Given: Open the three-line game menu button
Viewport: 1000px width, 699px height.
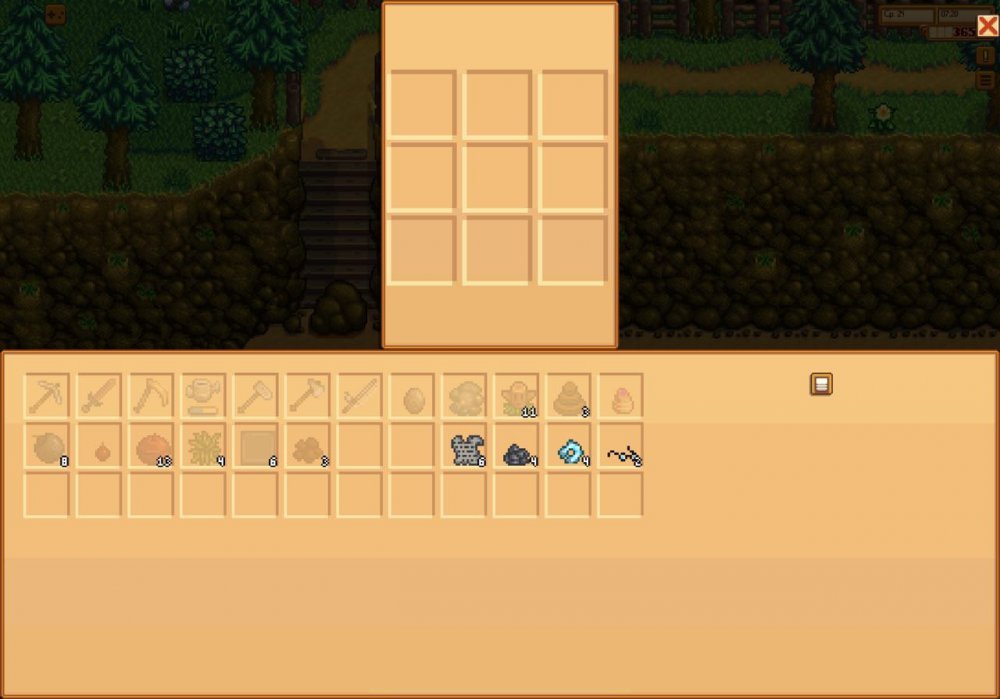Looking at the screenshot, I should click(x=986, y=81).
